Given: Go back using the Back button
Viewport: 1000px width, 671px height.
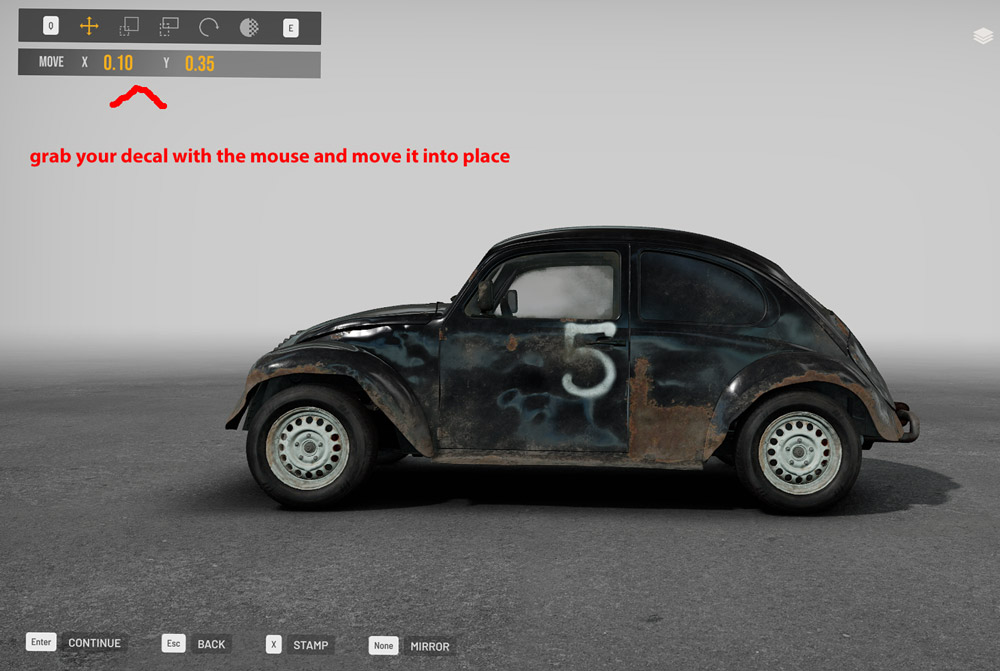Looking at the screenshot, I should click(x=210, y=644).
